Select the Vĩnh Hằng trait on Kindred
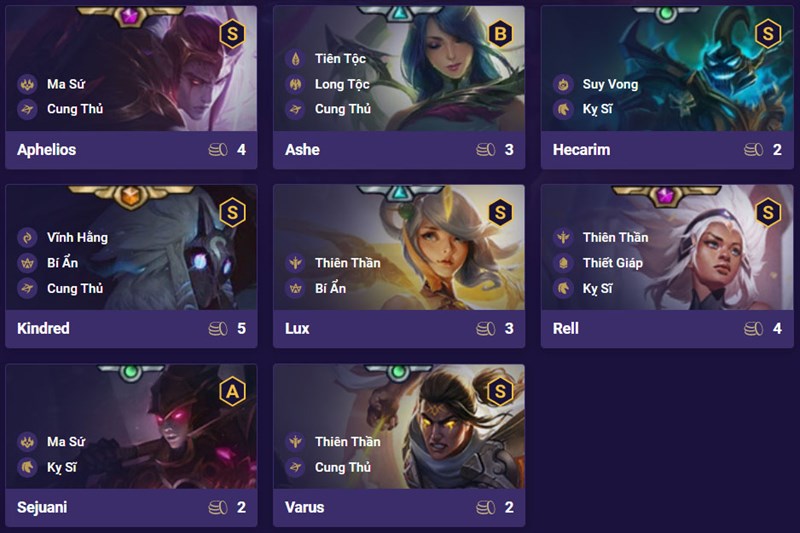The height and width of the screenshot is (533, 800). click(x=76, y=238)
